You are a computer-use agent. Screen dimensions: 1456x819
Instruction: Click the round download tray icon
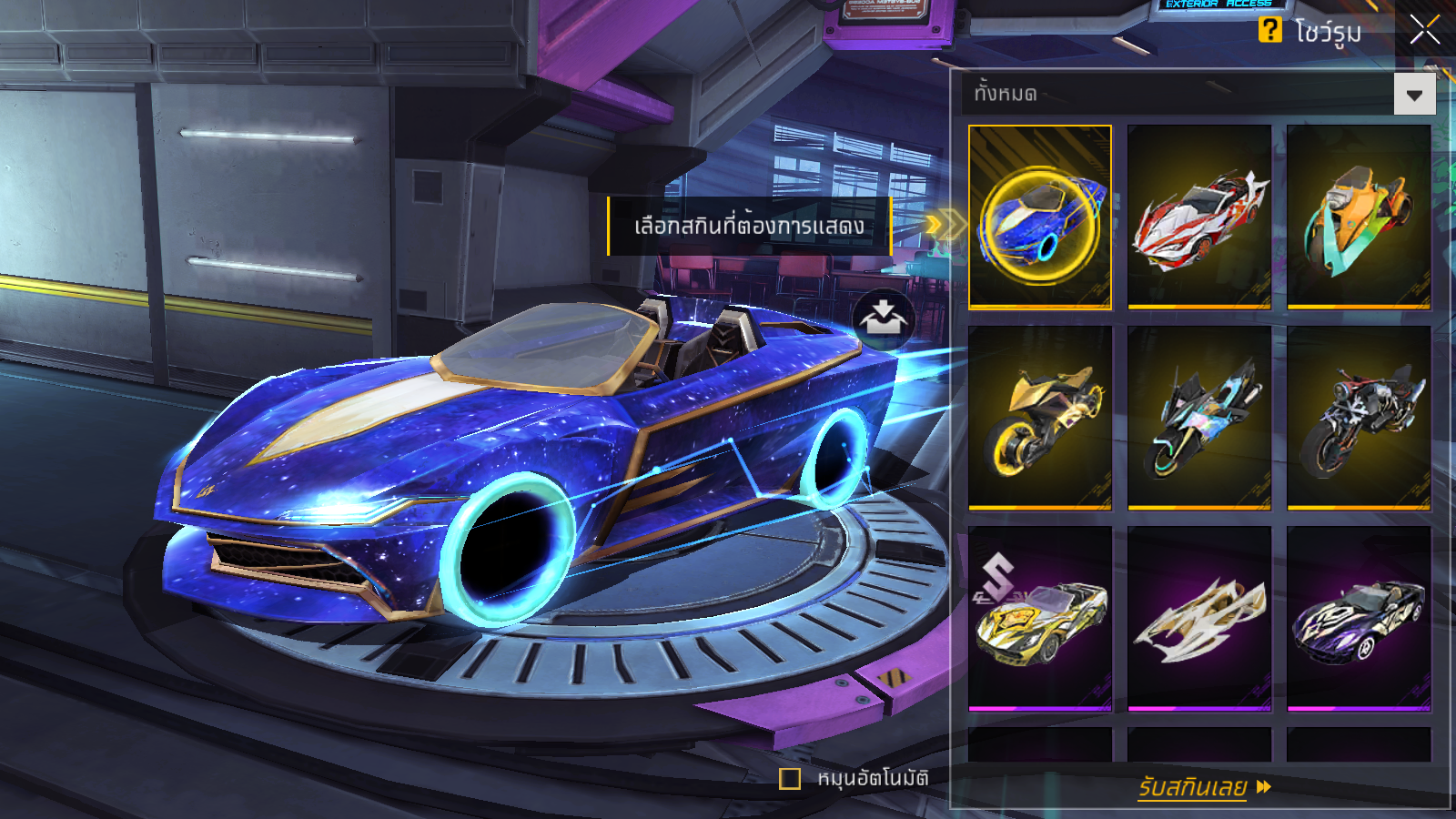883,319
